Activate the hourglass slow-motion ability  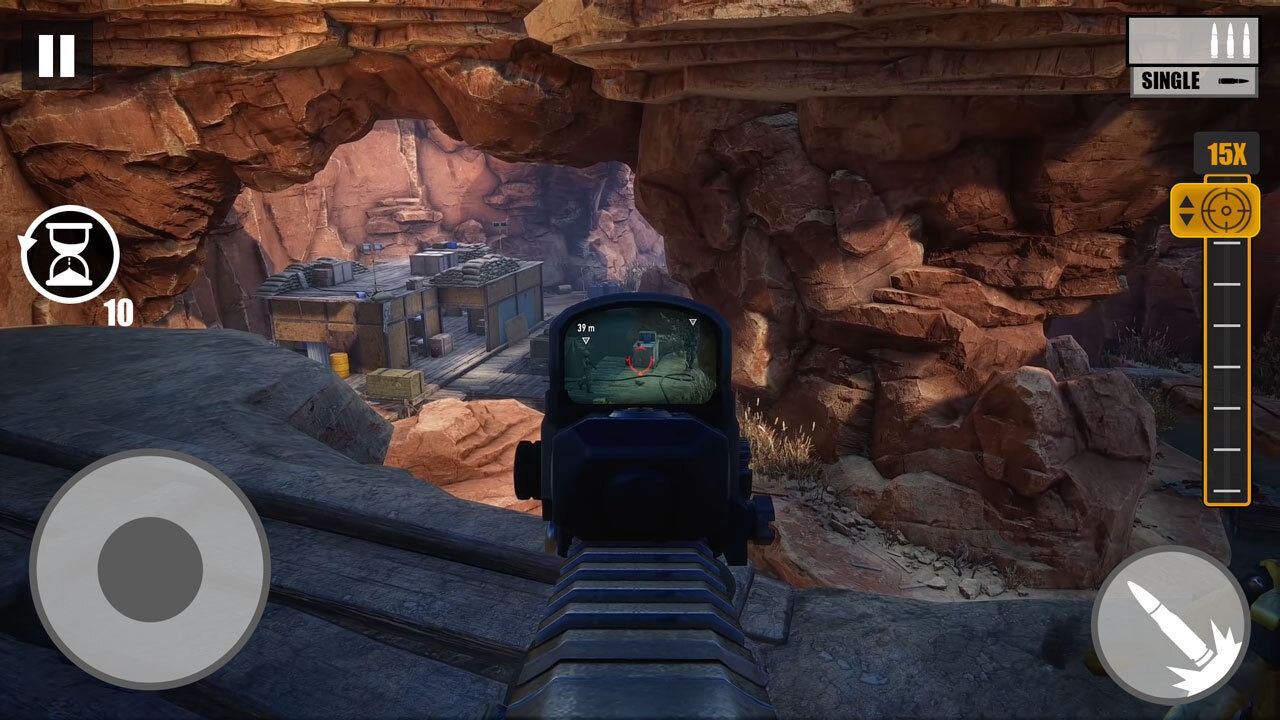[x=70, y=254]
